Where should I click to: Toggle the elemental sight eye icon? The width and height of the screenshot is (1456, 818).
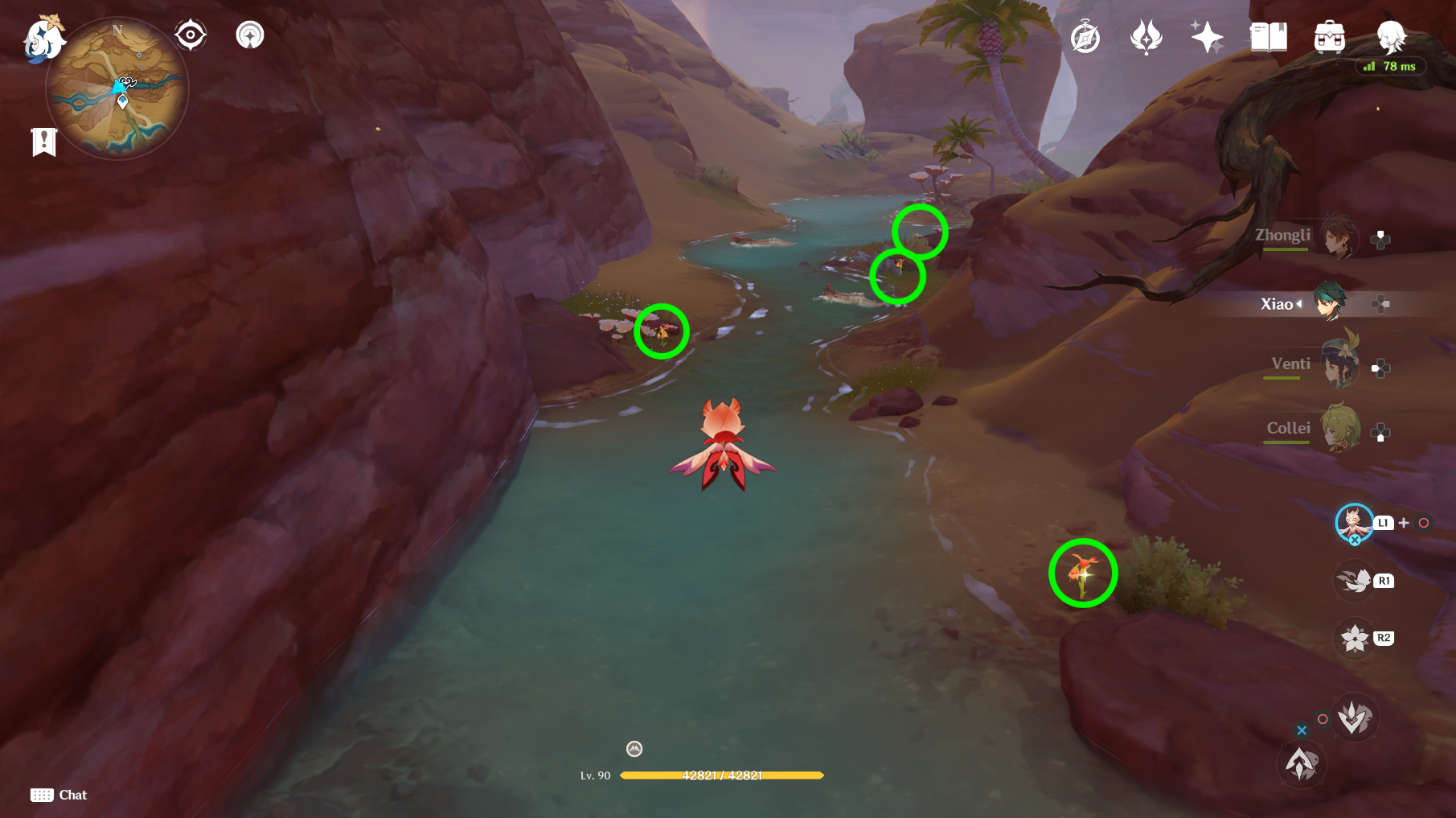(x=191, y=35)
